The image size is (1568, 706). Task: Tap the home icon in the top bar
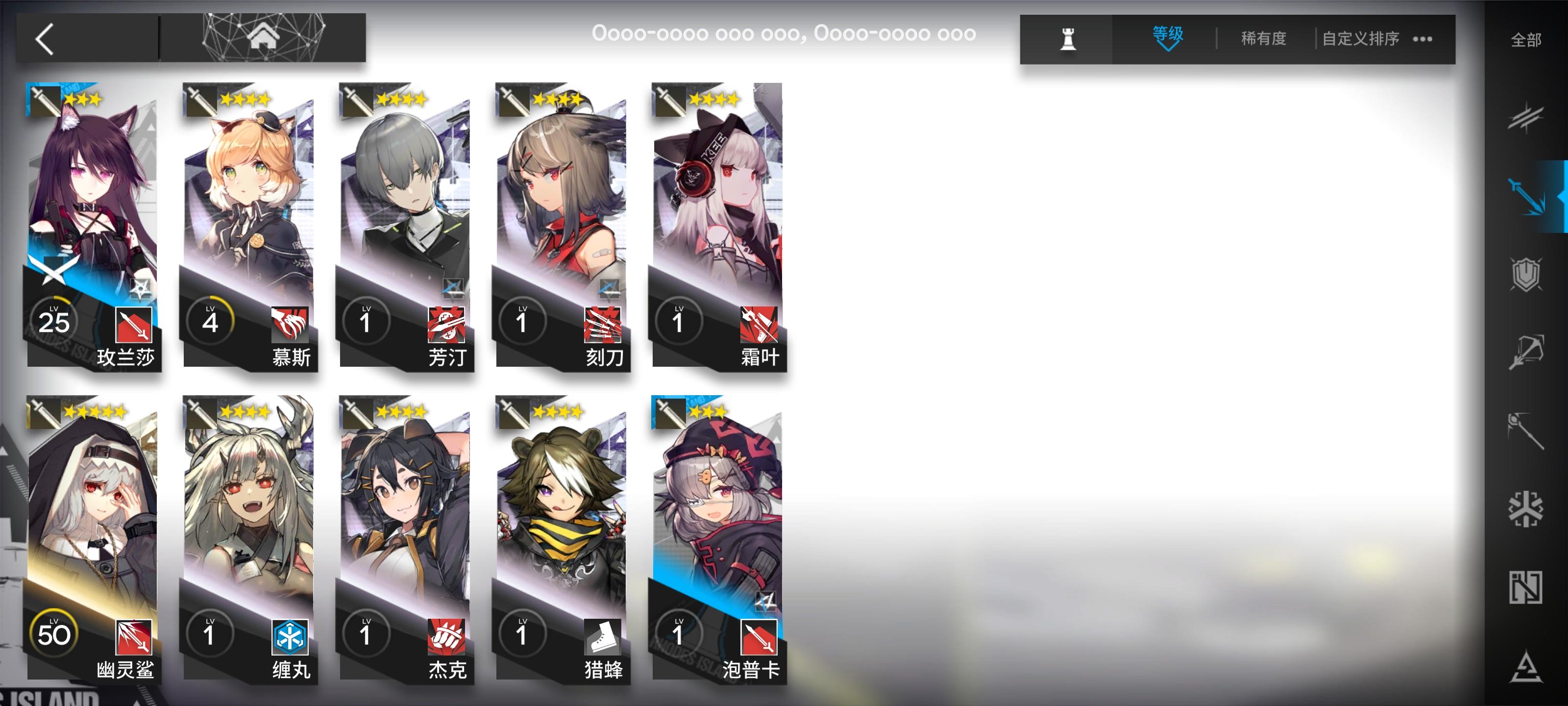(x=264, y=38)
